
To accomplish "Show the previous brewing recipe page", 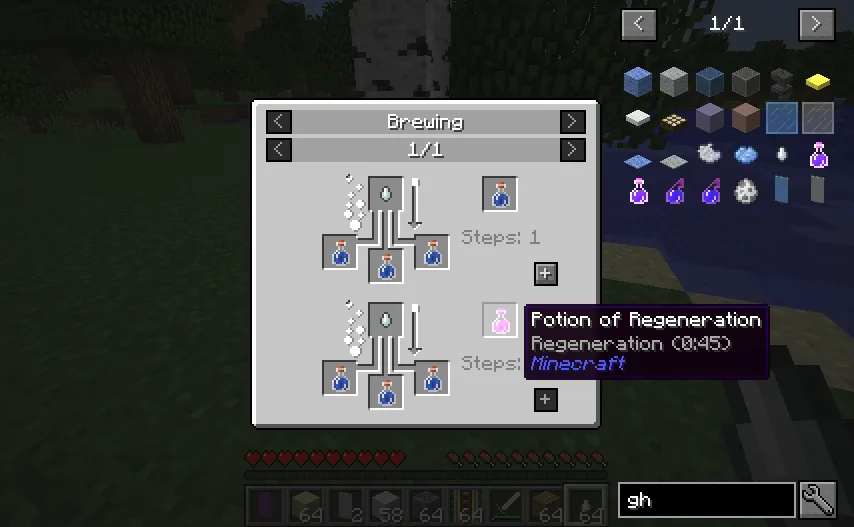I will click(x=280, y=150).
